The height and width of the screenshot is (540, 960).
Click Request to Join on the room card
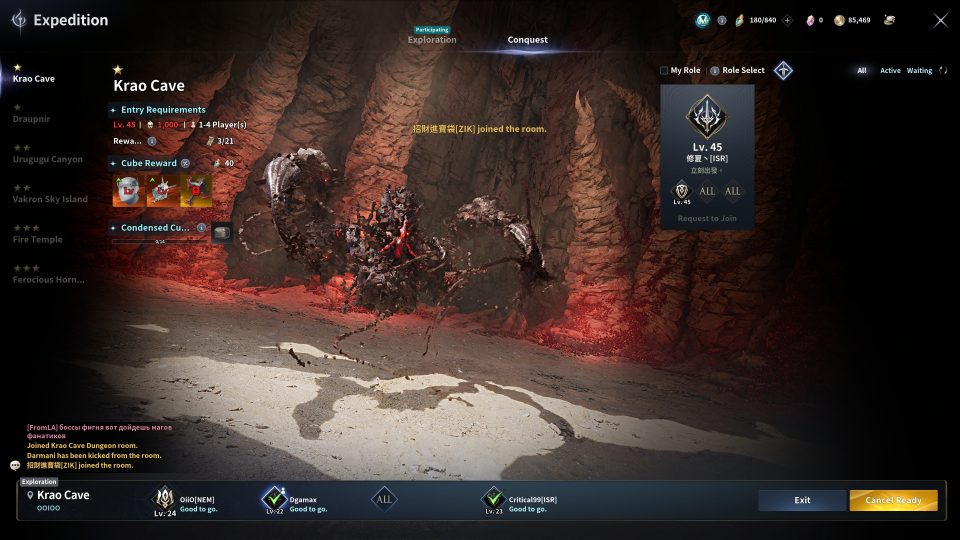click(x=707, y=218)
